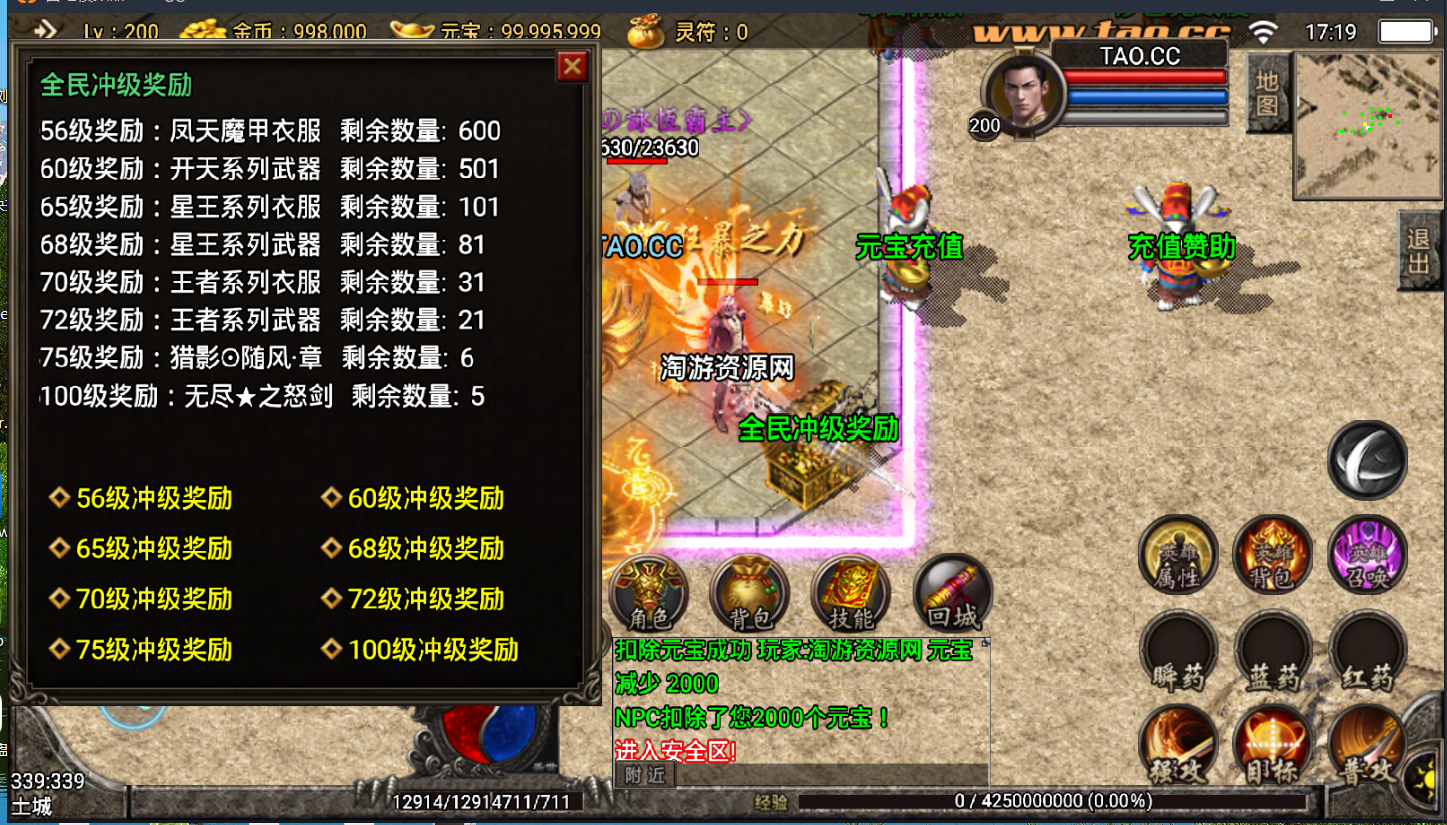Open the 英雄背包 hero bag
This screenshot has height=825, width=1447.
tap(1272, 554)
